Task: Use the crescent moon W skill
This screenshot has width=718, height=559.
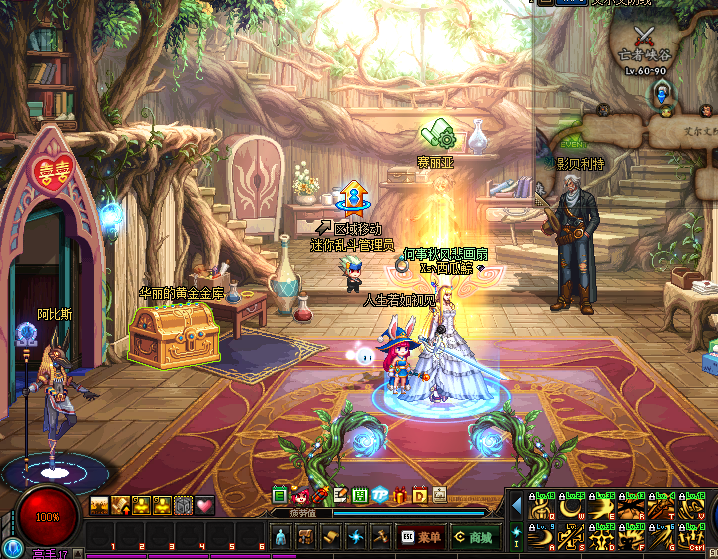Action: [x=571, y=505]
